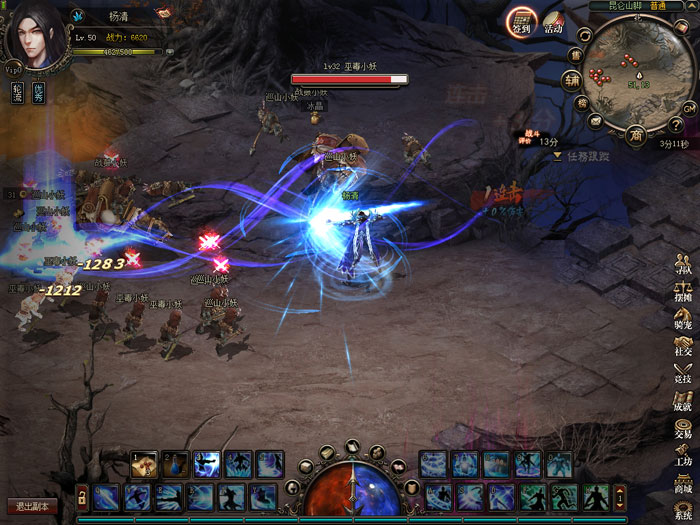Select the blue potion hotbar slot
This screenshot has height=525, width=700.
coord(175,463)
